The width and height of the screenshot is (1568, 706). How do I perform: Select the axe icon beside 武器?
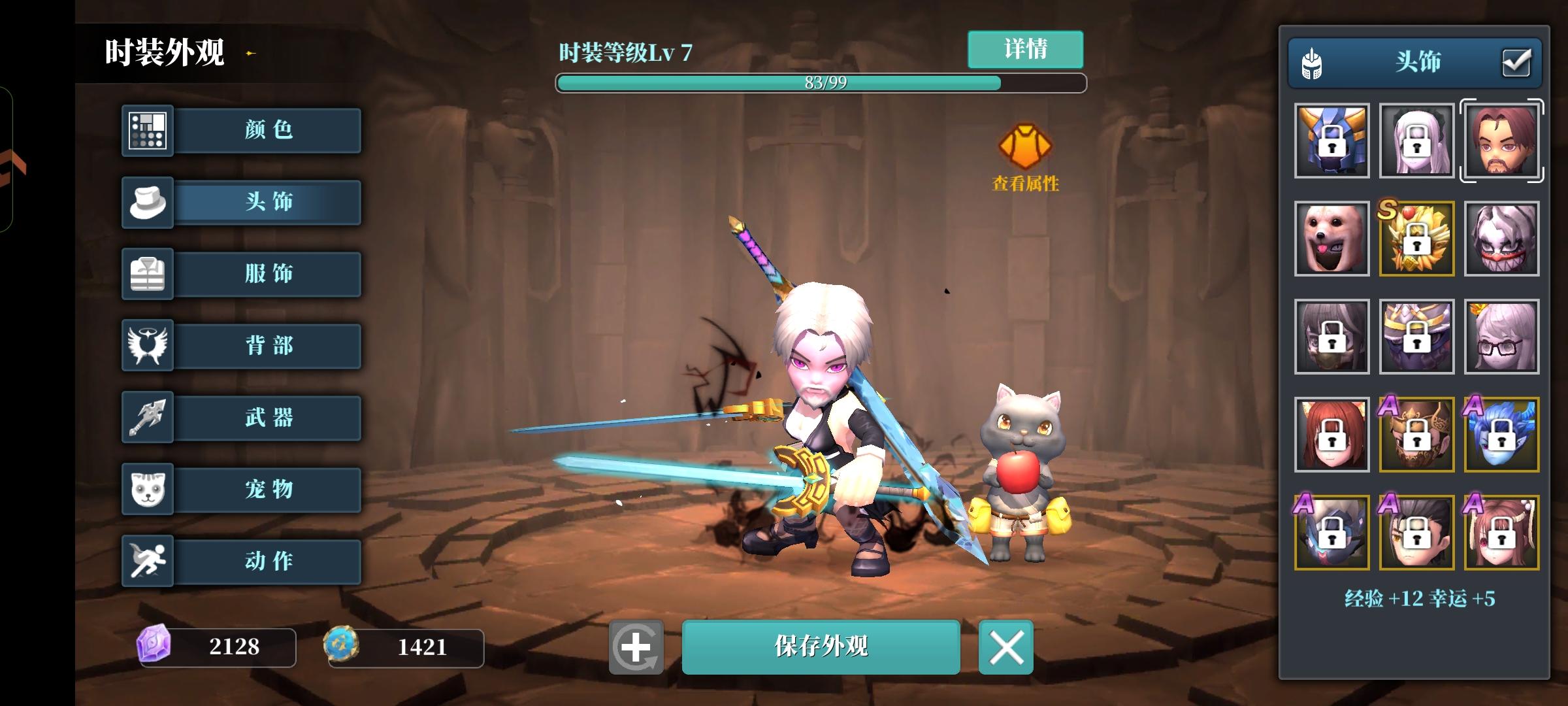148,418
